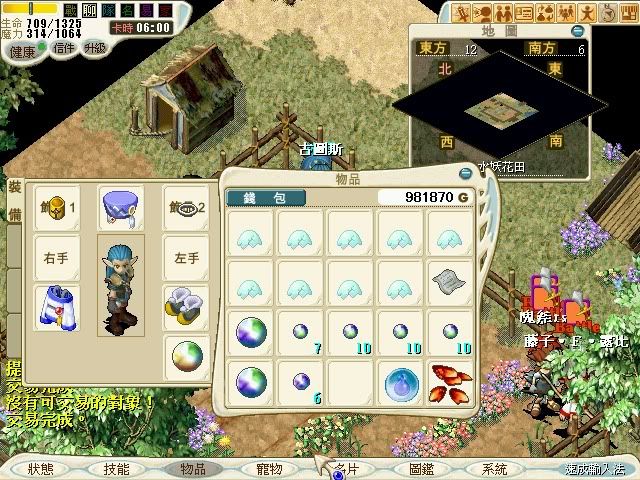Select the equipped blue hat slot
This screenshot has height=480, width=640.
(x=120, y=207)
